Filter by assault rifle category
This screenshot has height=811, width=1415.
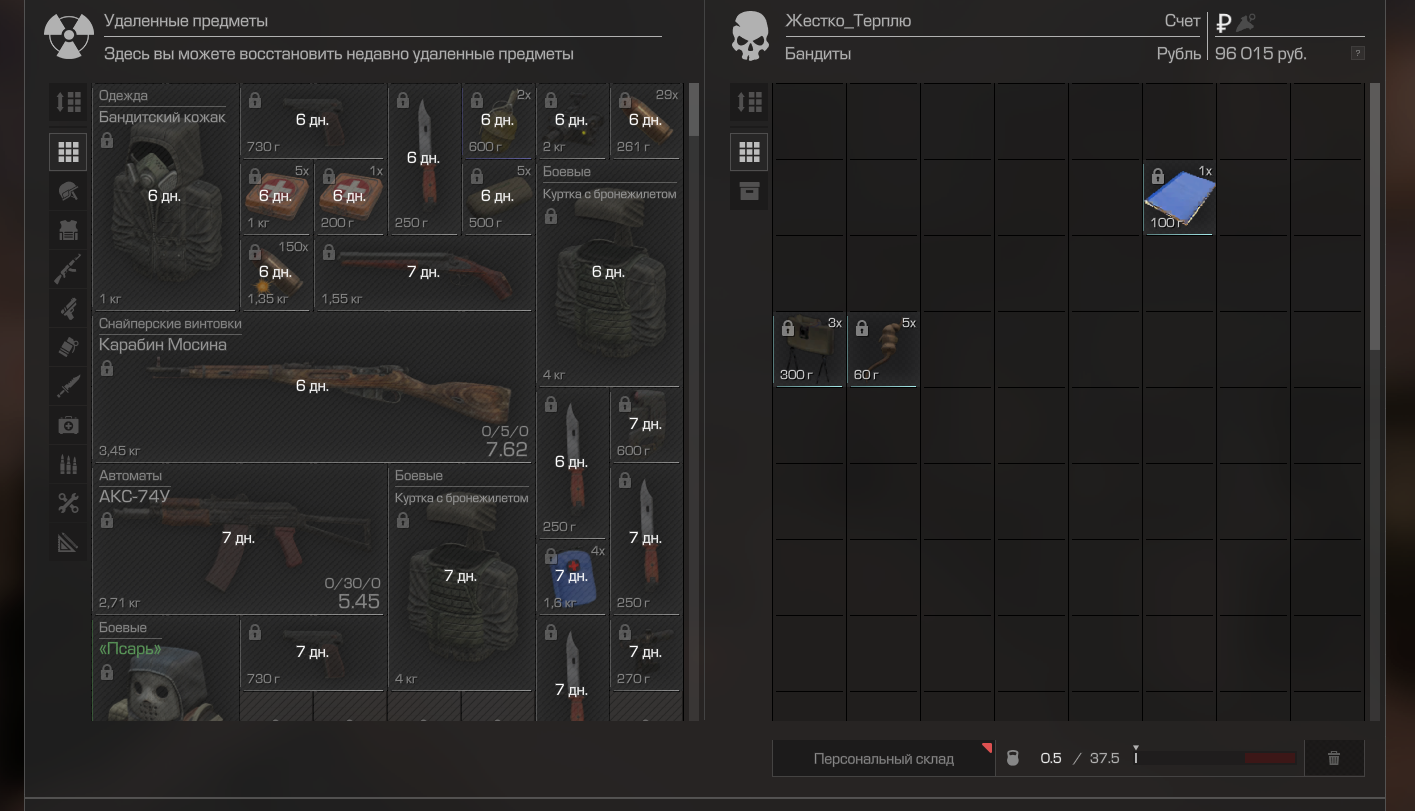click(68, 269)
